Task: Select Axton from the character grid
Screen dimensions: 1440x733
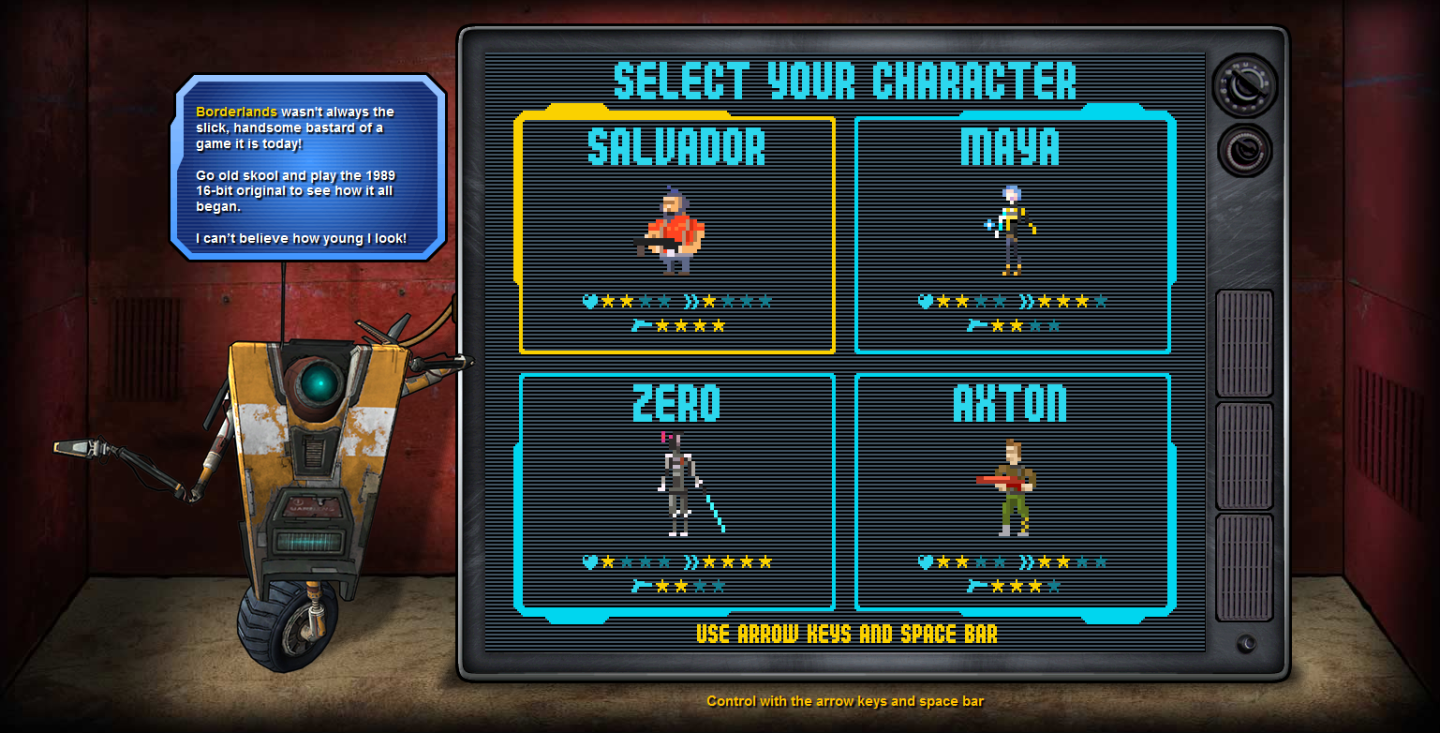Action: pos(1012,491)
